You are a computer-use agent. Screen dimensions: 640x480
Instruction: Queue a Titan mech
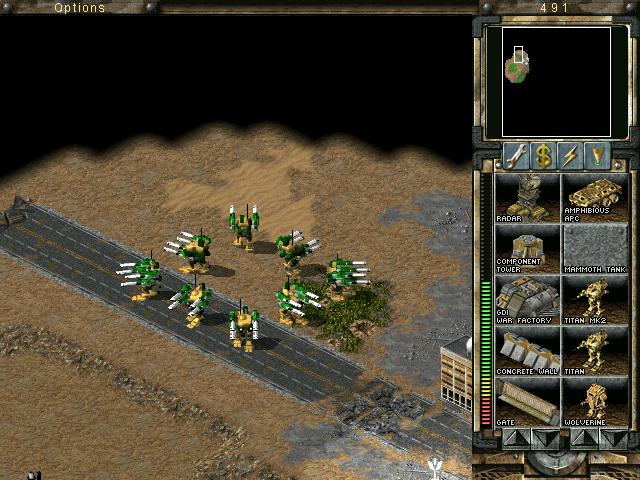click(594, 352)
